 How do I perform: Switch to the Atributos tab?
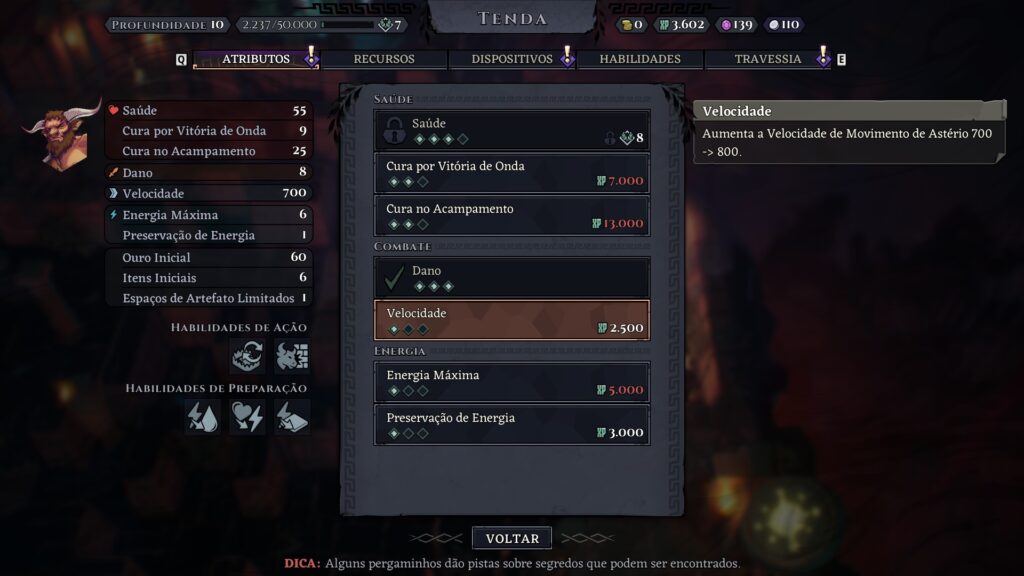255,59
